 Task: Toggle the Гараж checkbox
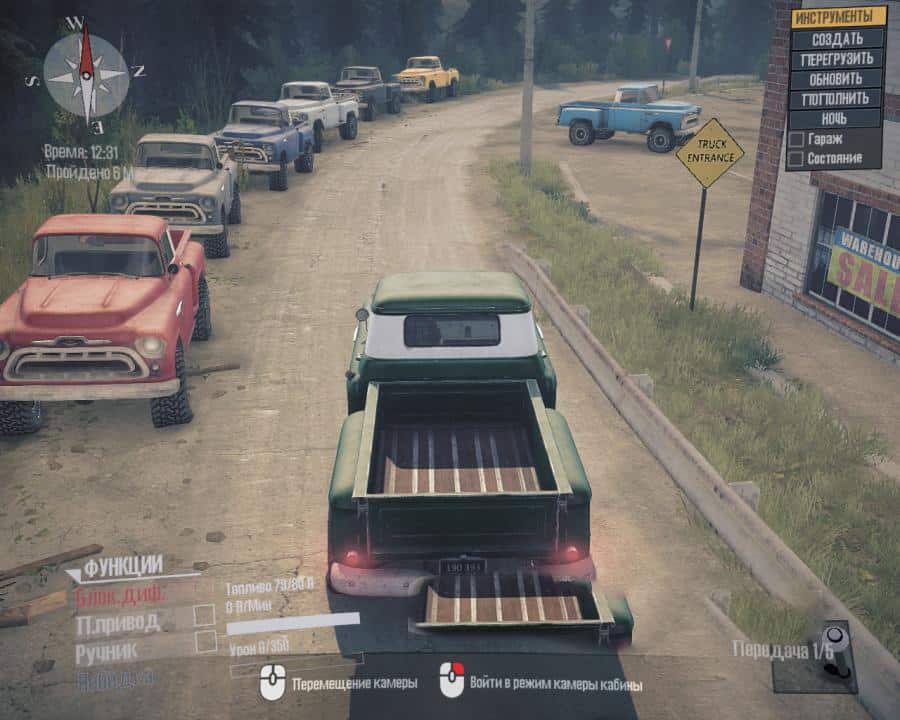[796, 139]
